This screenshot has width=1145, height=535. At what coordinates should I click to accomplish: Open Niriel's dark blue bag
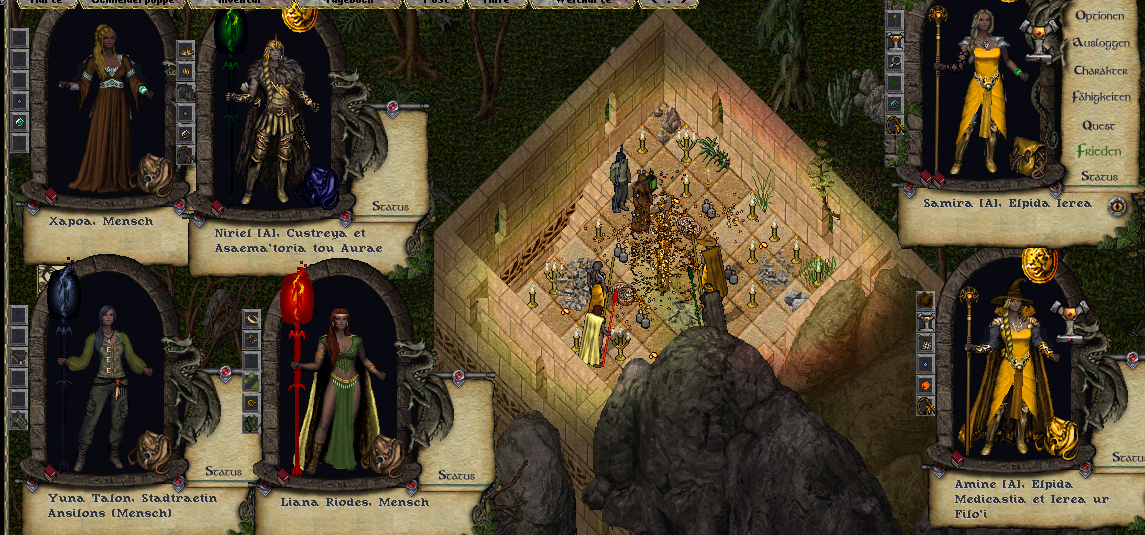(x=320, y=185)
